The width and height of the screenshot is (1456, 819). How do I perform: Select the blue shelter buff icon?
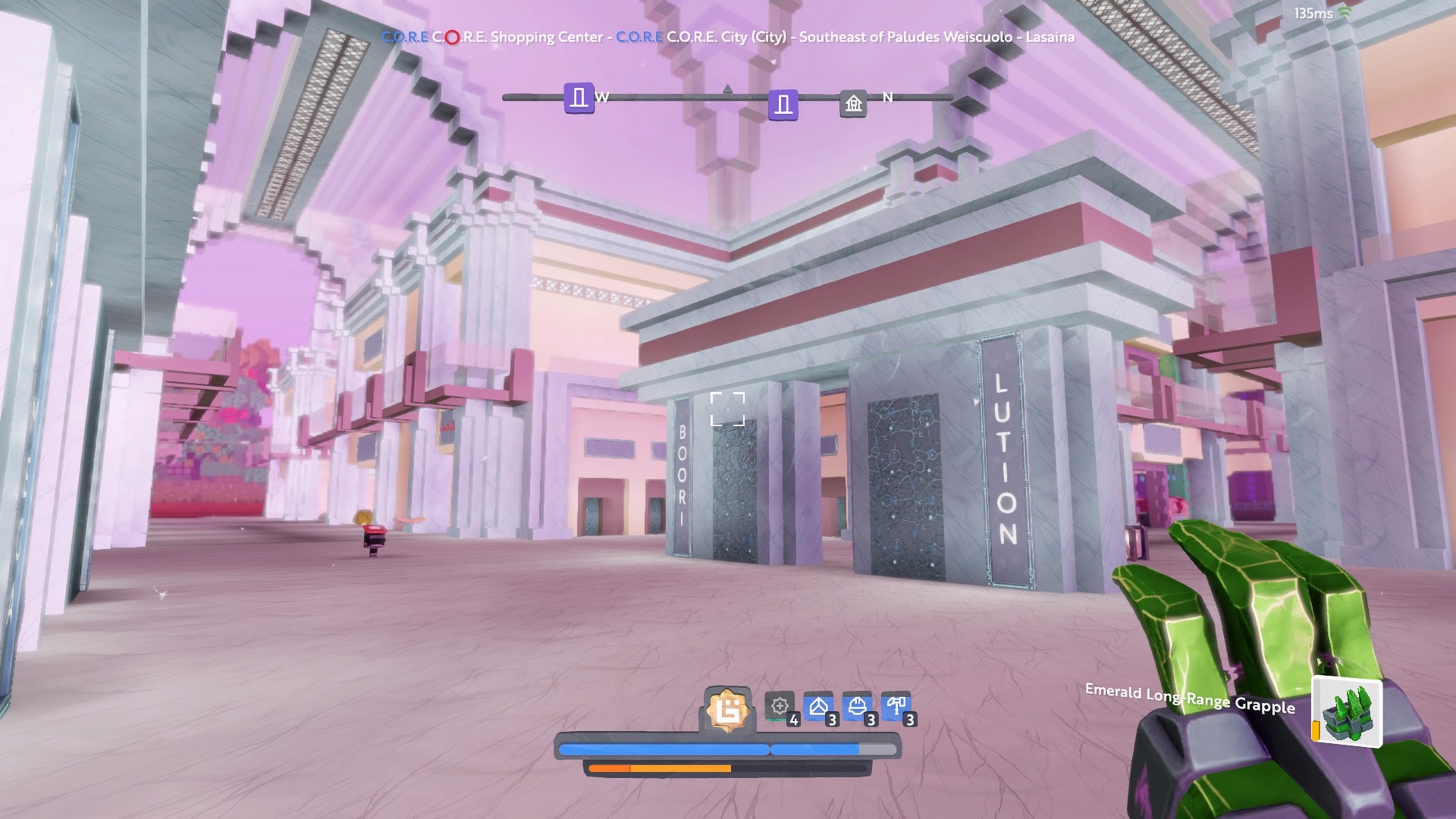[x=818, y=707]
